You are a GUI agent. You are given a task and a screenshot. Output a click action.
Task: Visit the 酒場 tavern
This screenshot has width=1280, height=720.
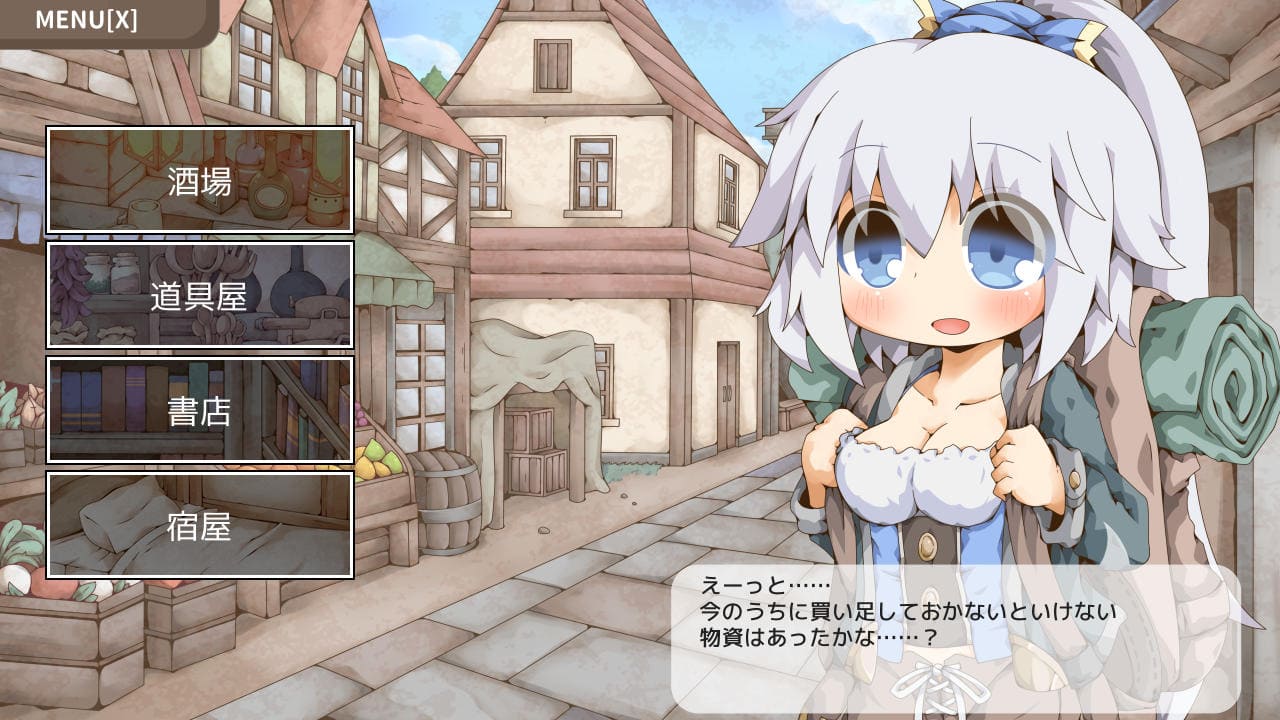[x=200, y=180]
